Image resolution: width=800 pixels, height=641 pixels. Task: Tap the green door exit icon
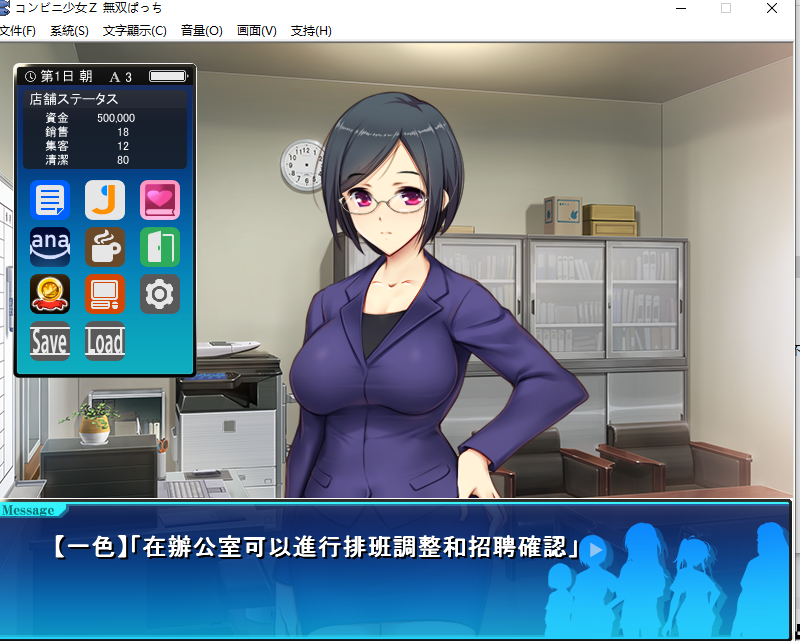160,247
